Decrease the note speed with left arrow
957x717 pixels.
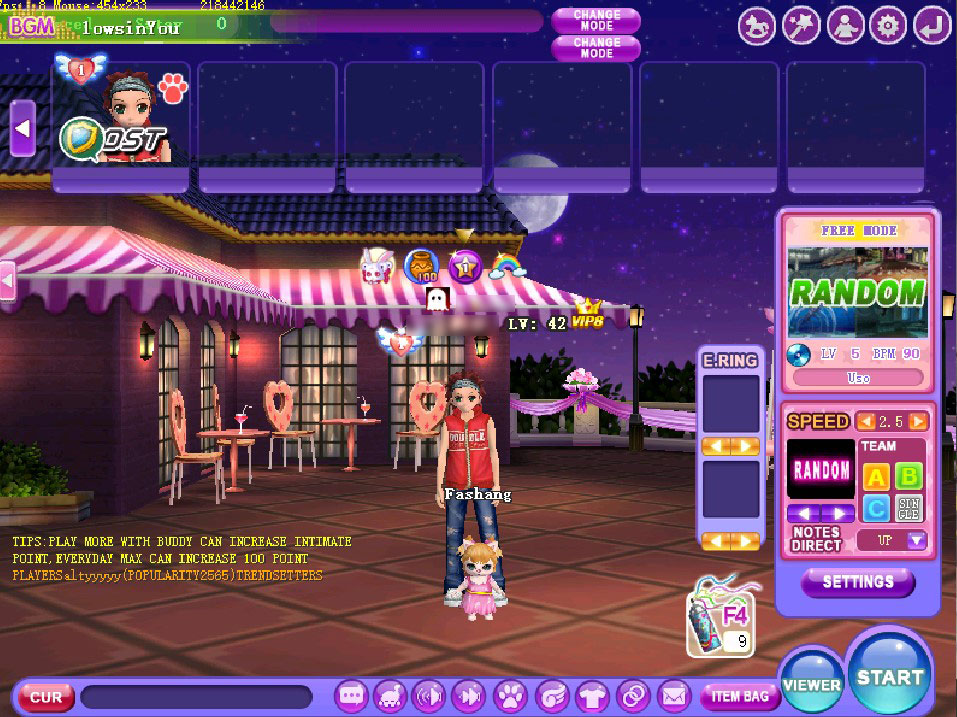pos(867,421)
